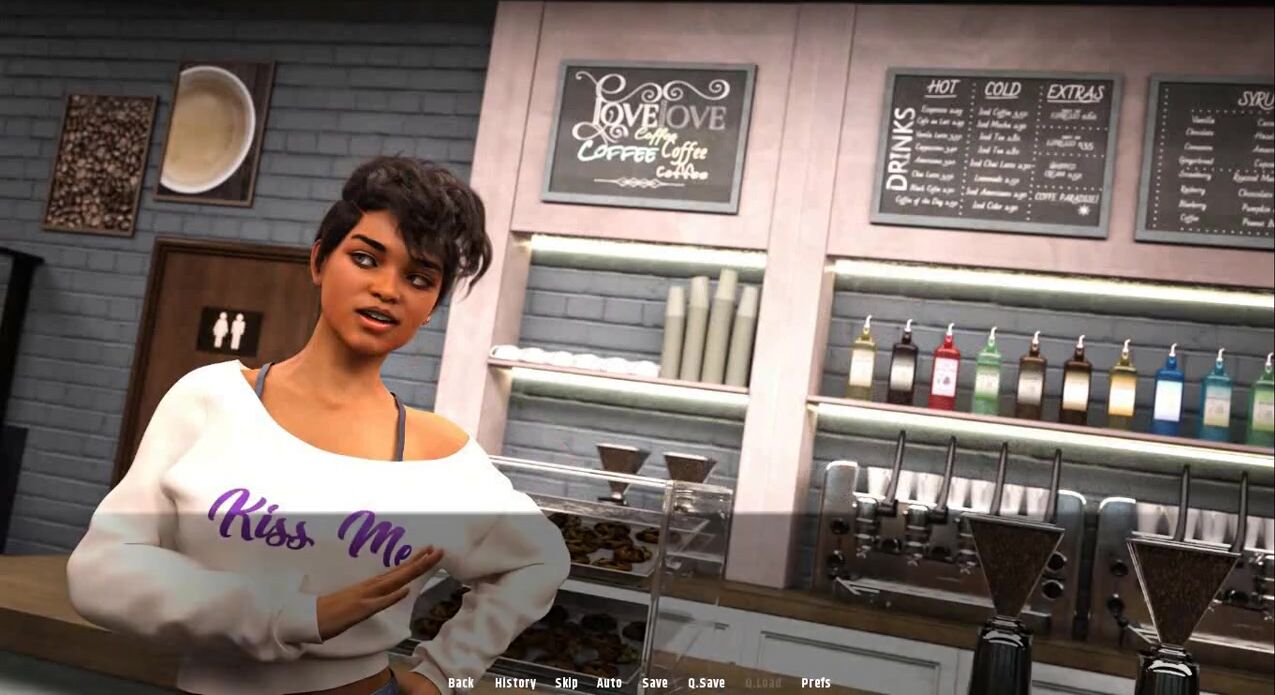
Task: Open the Prefs menu
Action: click(x=816, y=683)
